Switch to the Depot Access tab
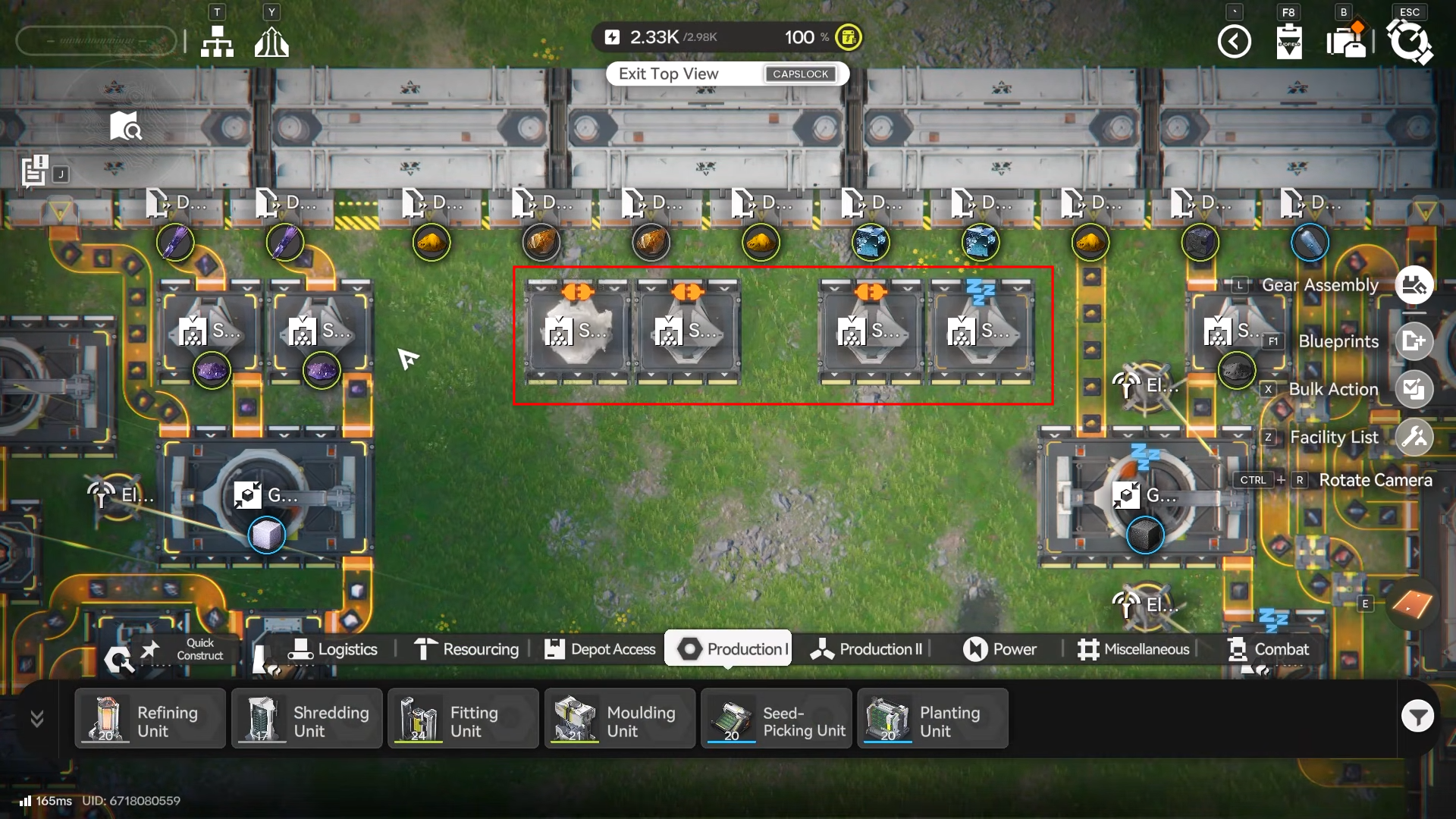 600,649
